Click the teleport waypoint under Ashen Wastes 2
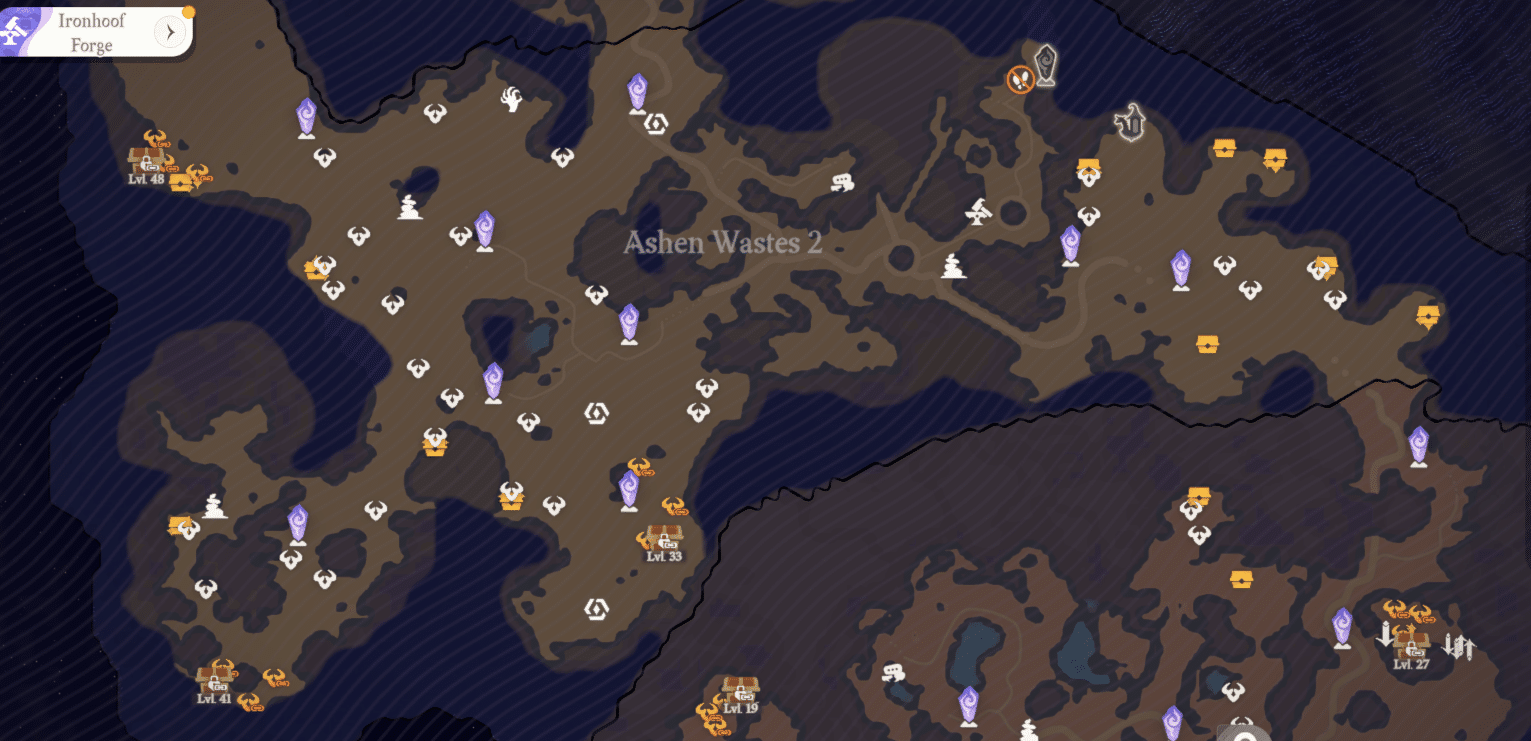This screenshot has height=741, width=1531. pos(628,320)
